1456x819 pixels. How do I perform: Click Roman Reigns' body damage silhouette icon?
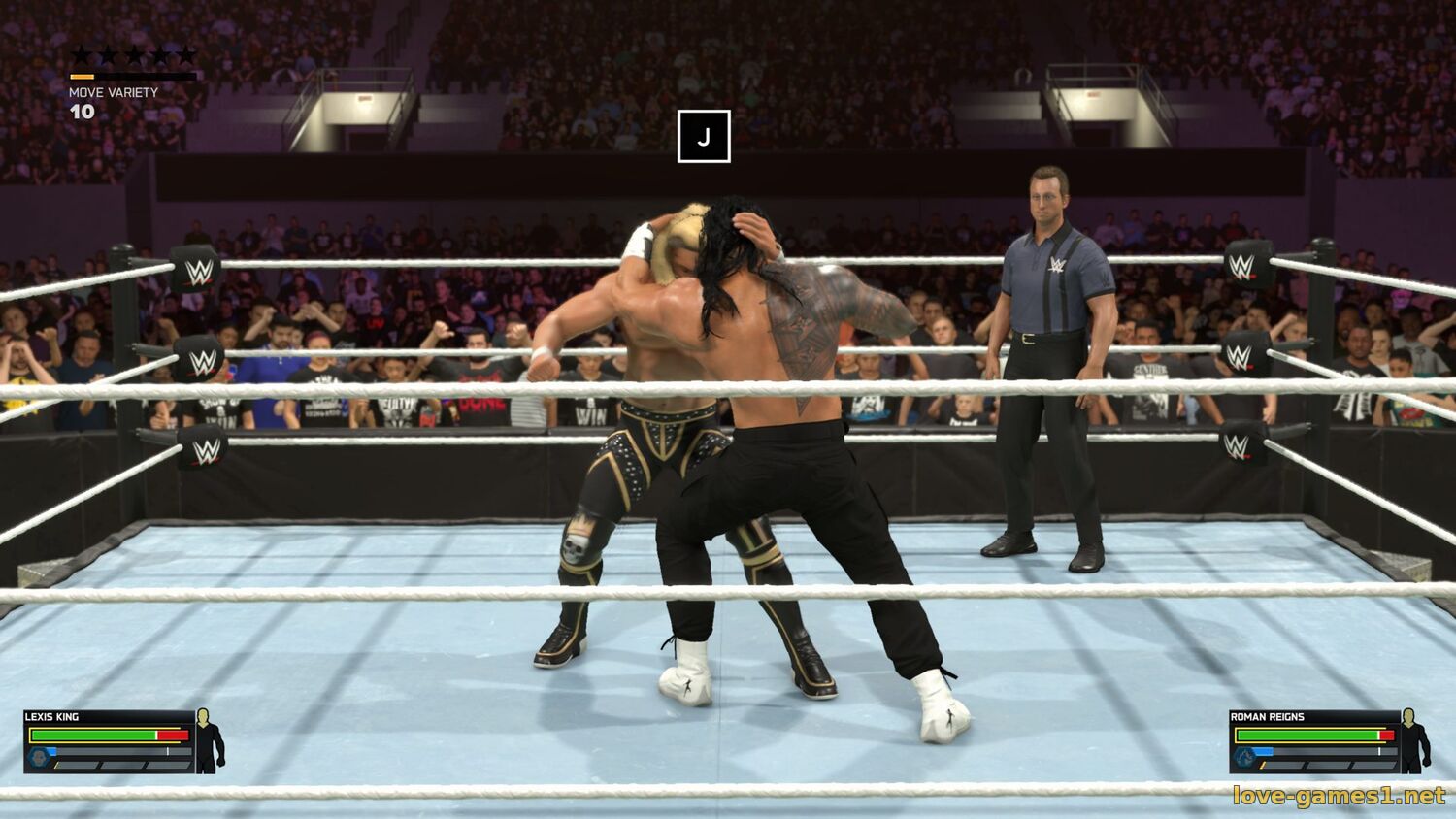(1414, 740)
